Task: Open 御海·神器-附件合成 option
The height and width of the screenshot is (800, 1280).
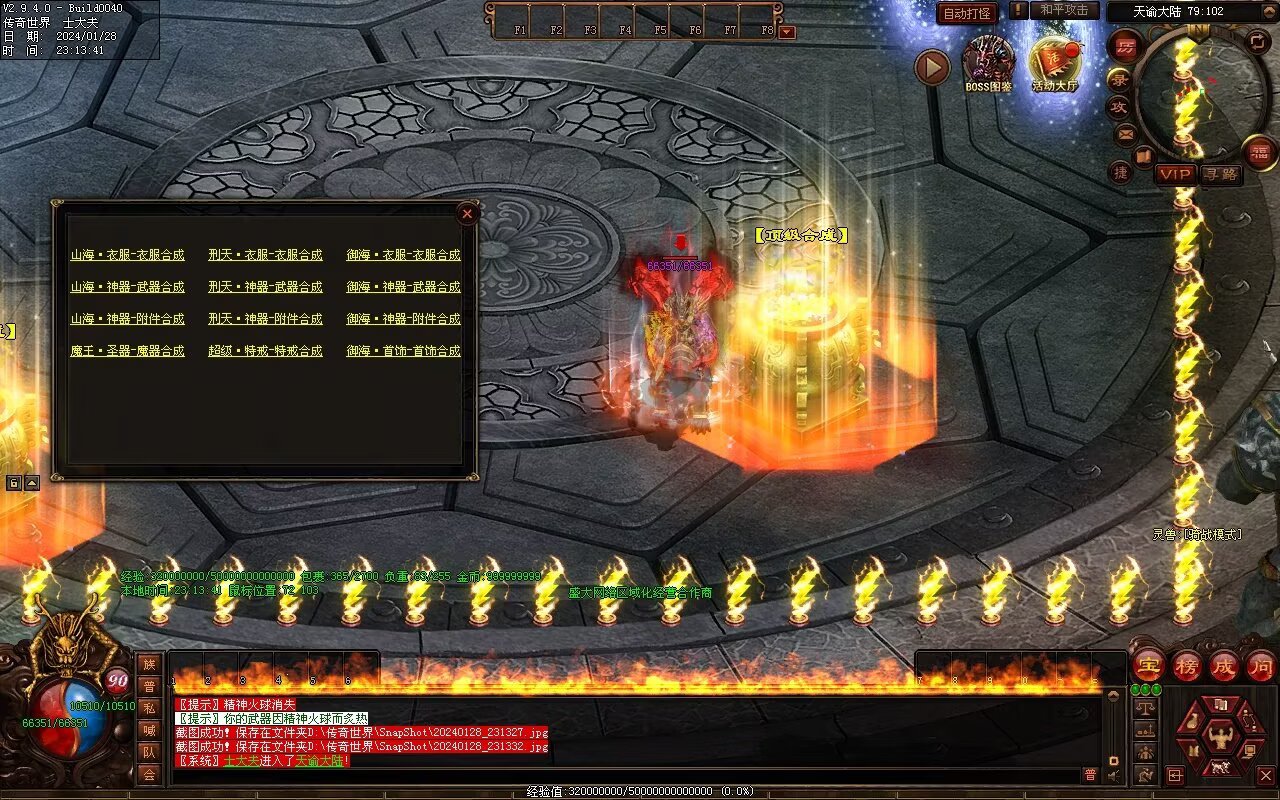Action: [403, 319]
